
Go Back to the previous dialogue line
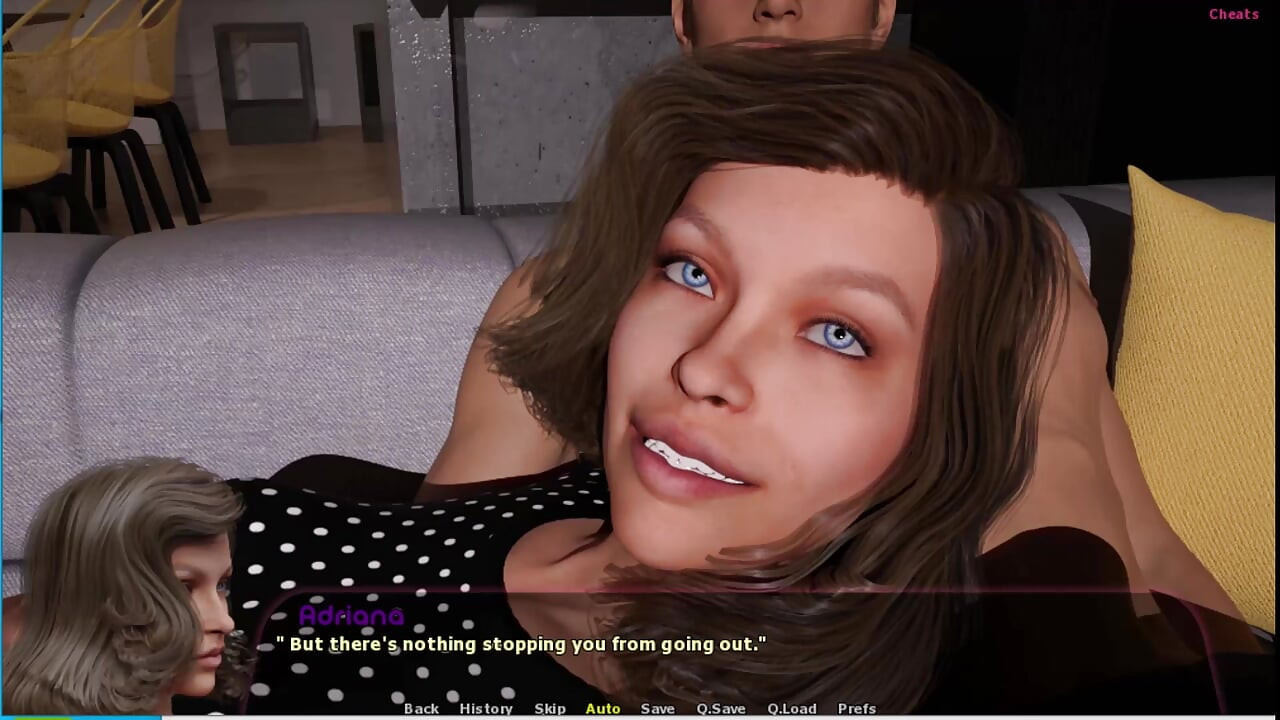(x=421, y=708)
